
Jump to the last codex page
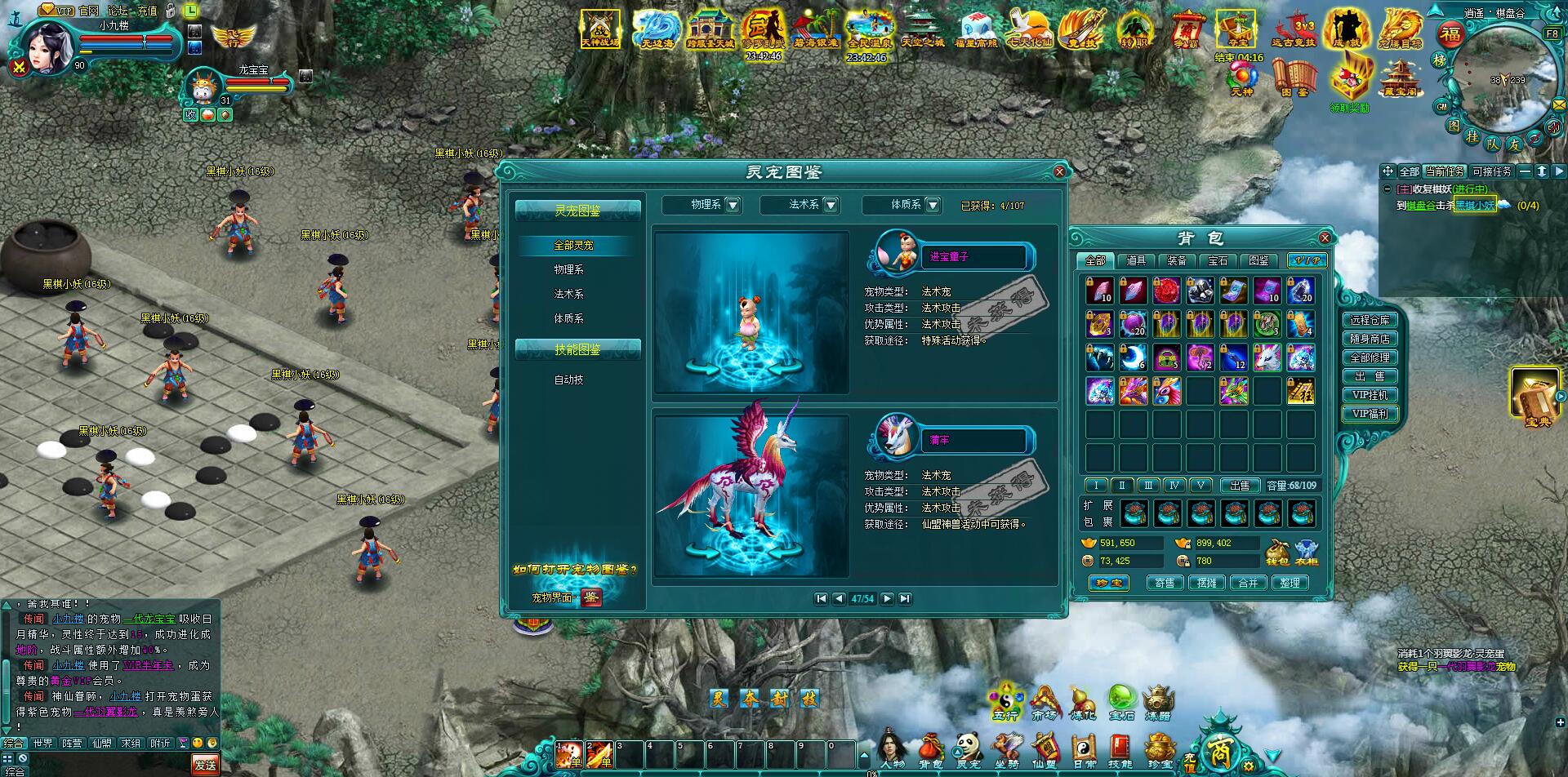[905, 598]
